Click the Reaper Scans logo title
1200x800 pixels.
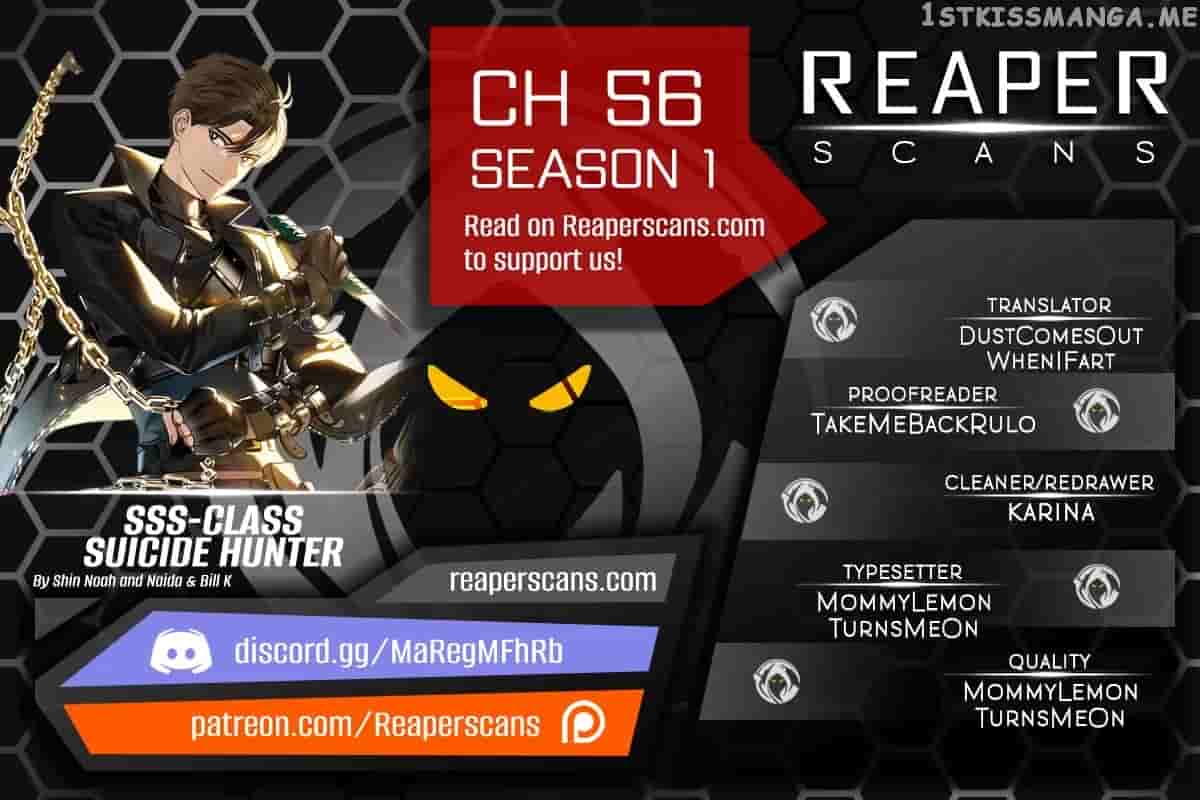[985, 106]
